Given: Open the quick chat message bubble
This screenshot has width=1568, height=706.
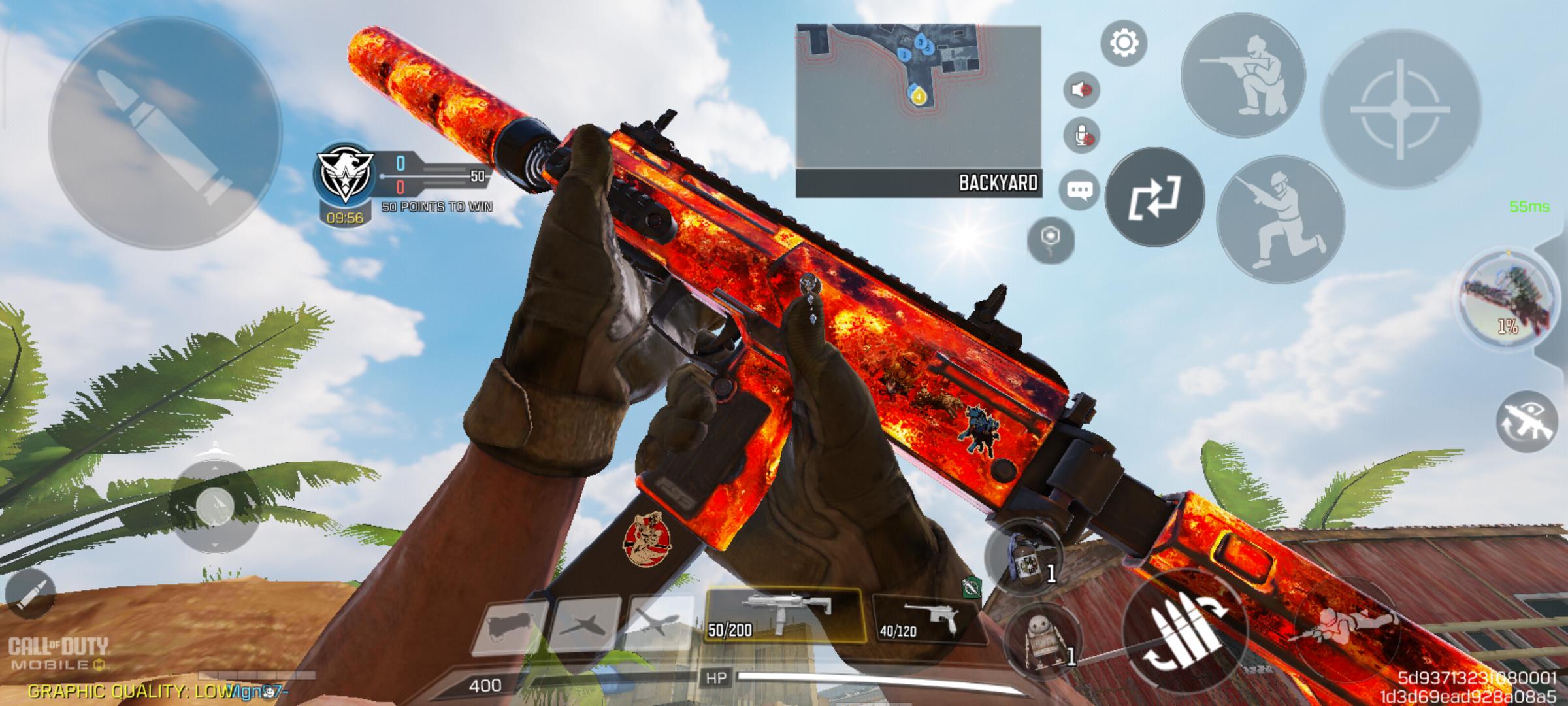Looking at the screenshot, I should tap(1079, 190).
